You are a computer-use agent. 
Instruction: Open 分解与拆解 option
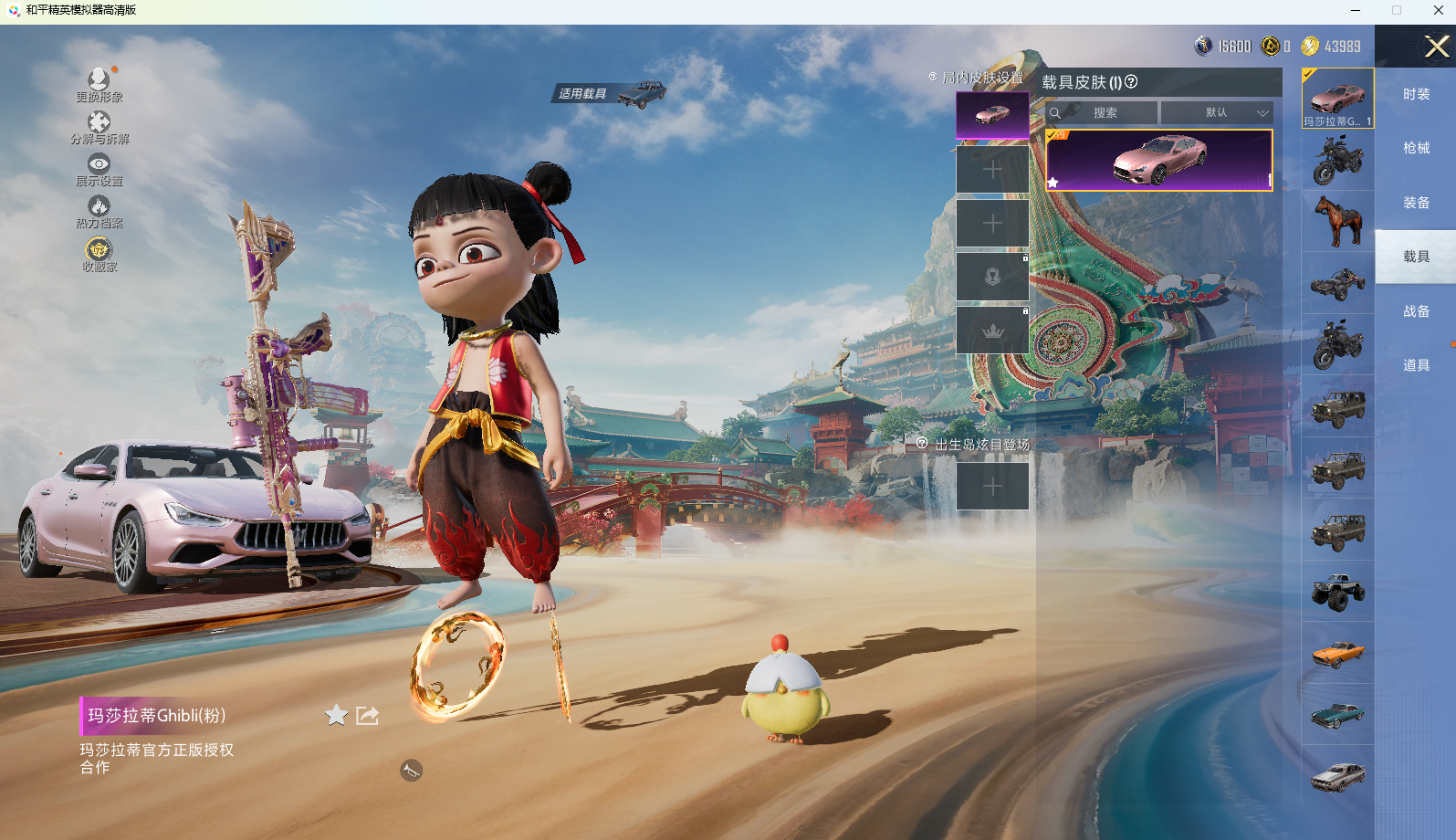coord(99,122)
